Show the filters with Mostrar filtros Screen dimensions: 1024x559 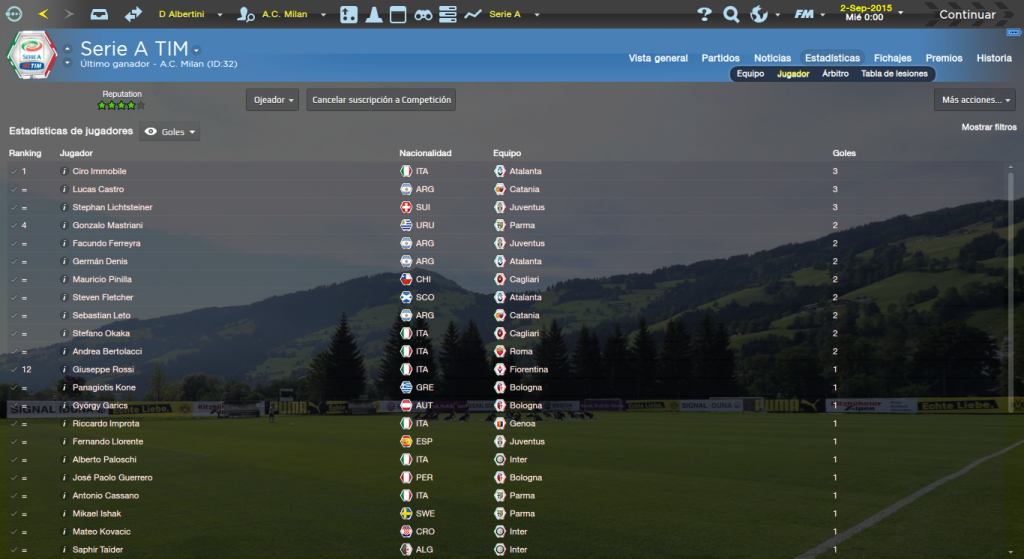989,127
